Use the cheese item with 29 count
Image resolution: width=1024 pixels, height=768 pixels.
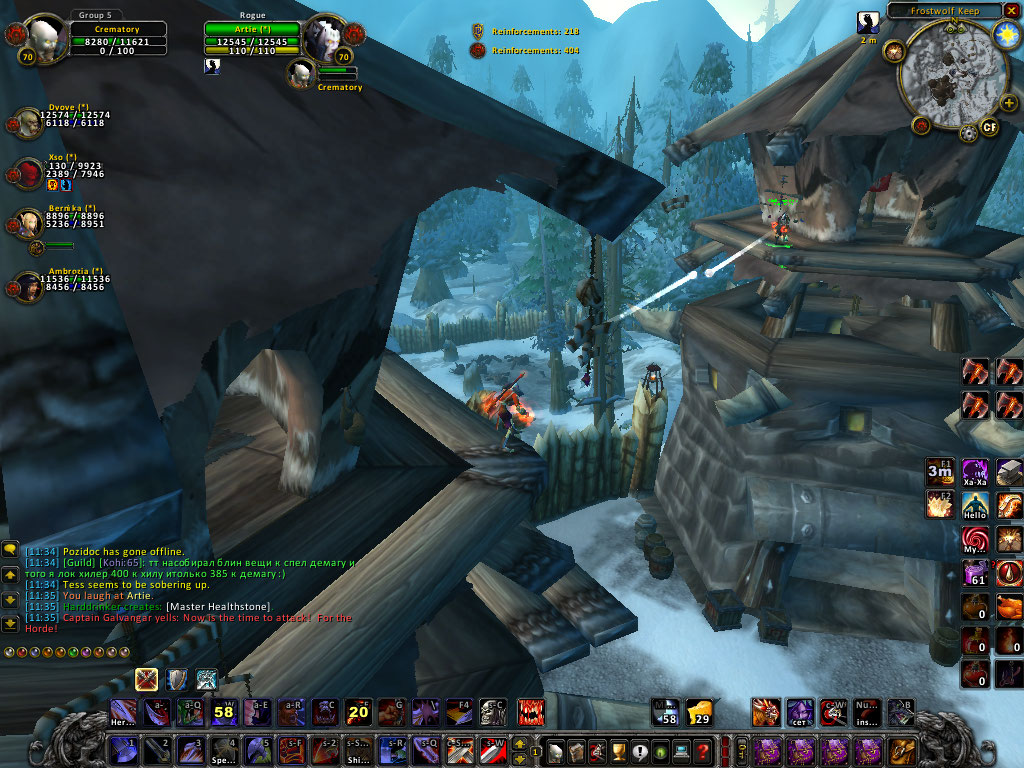700,712
